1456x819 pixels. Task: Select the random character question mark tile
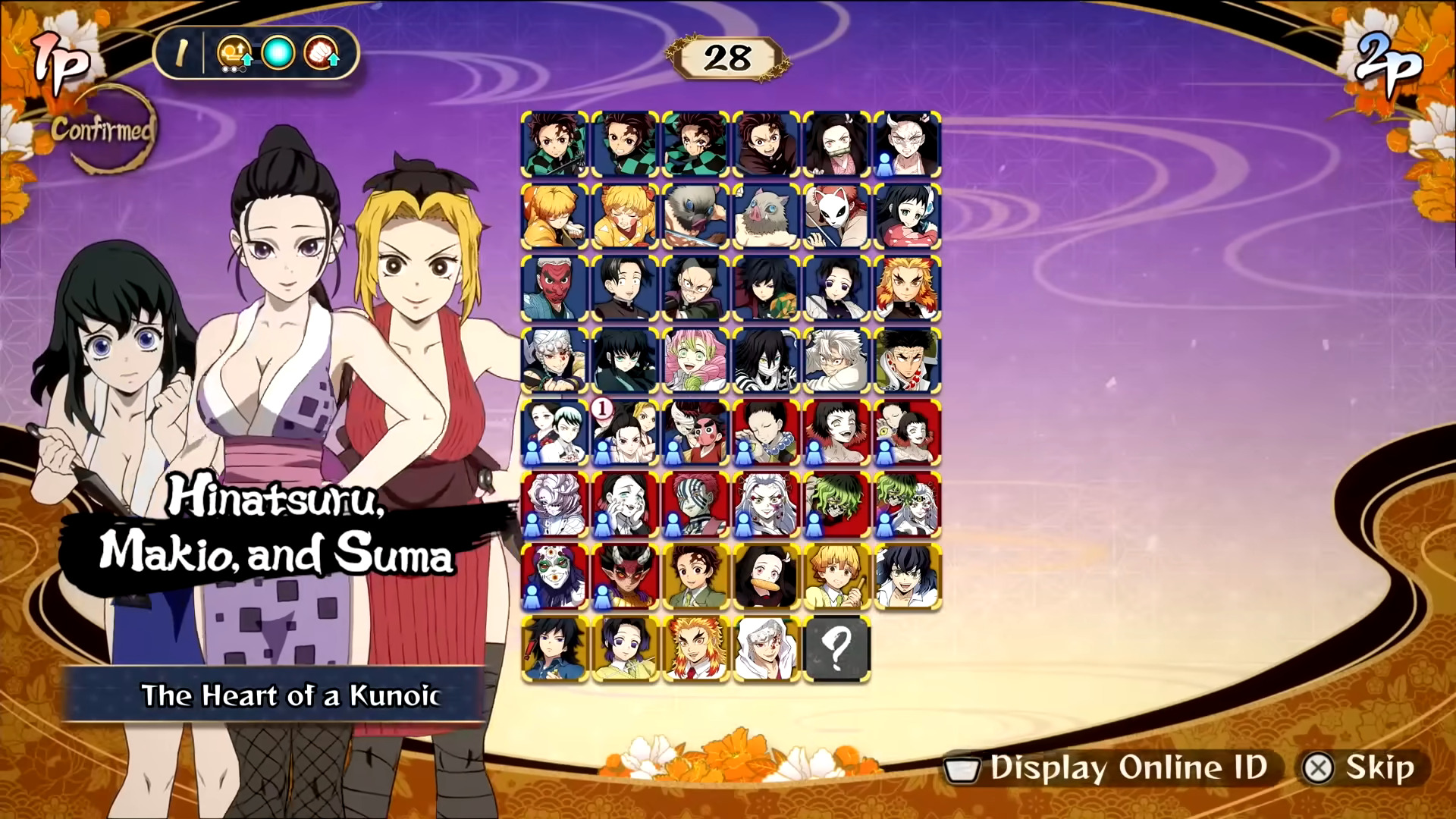(x=836, y=648)
